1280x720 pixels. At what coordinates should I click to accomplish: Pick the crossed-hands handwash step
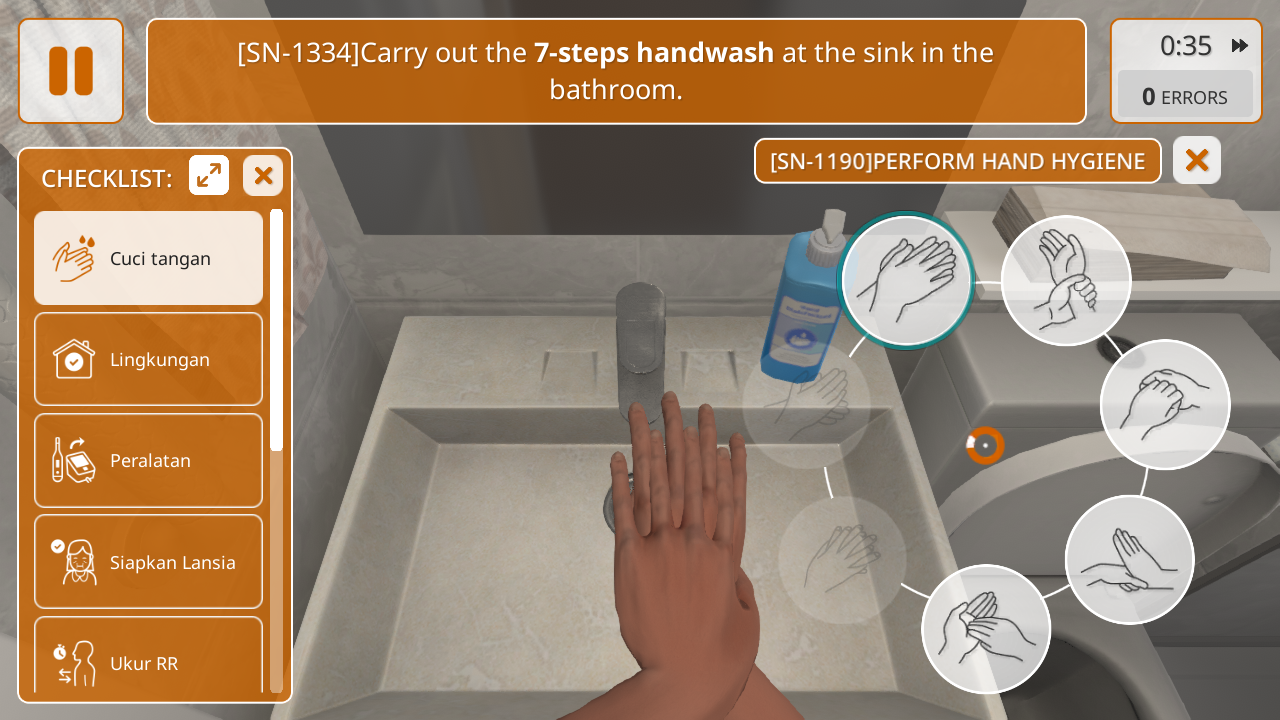[x=1130, y=560]
